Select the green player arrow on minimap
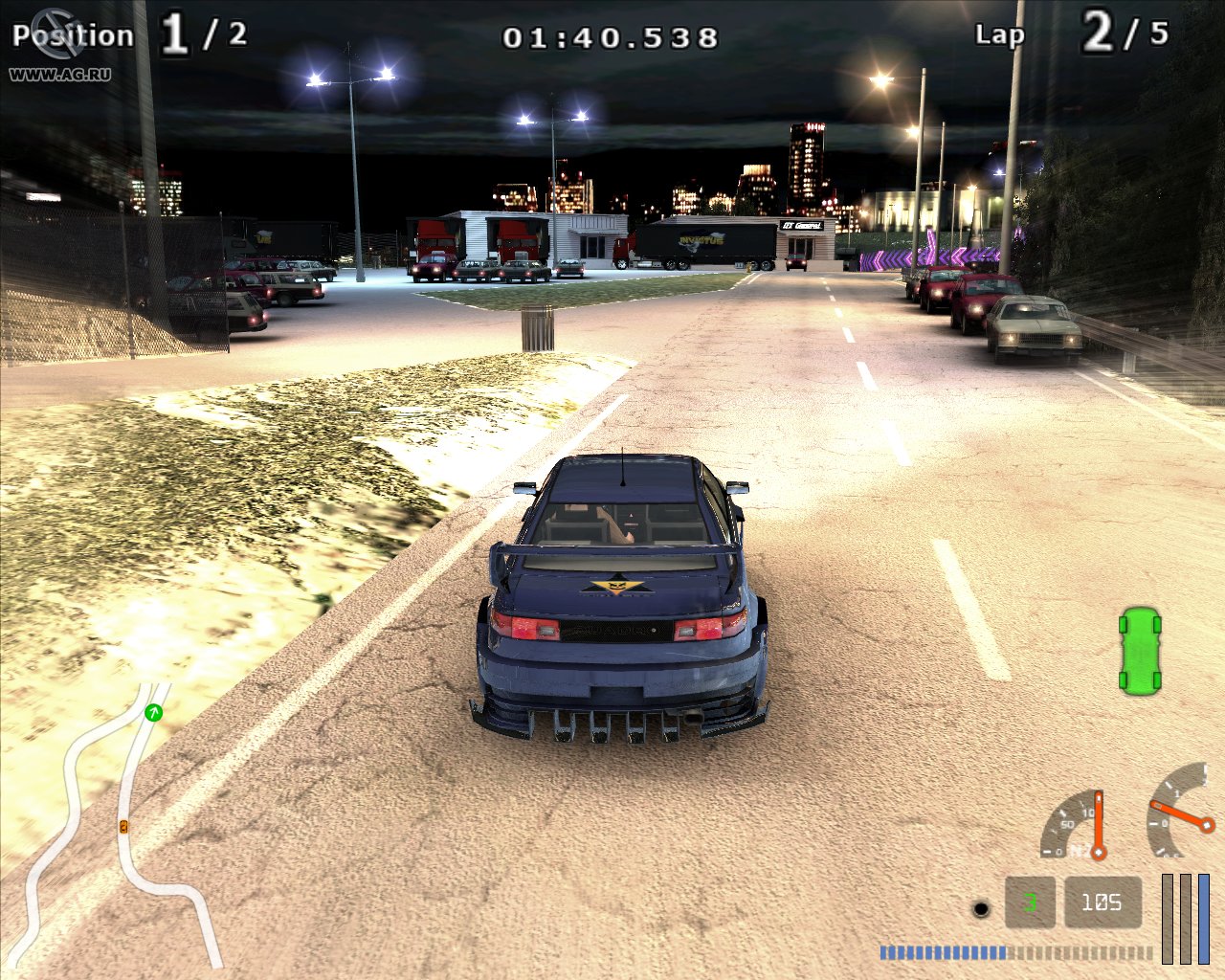The image size is (1225, 980). (x=153, y=712)
